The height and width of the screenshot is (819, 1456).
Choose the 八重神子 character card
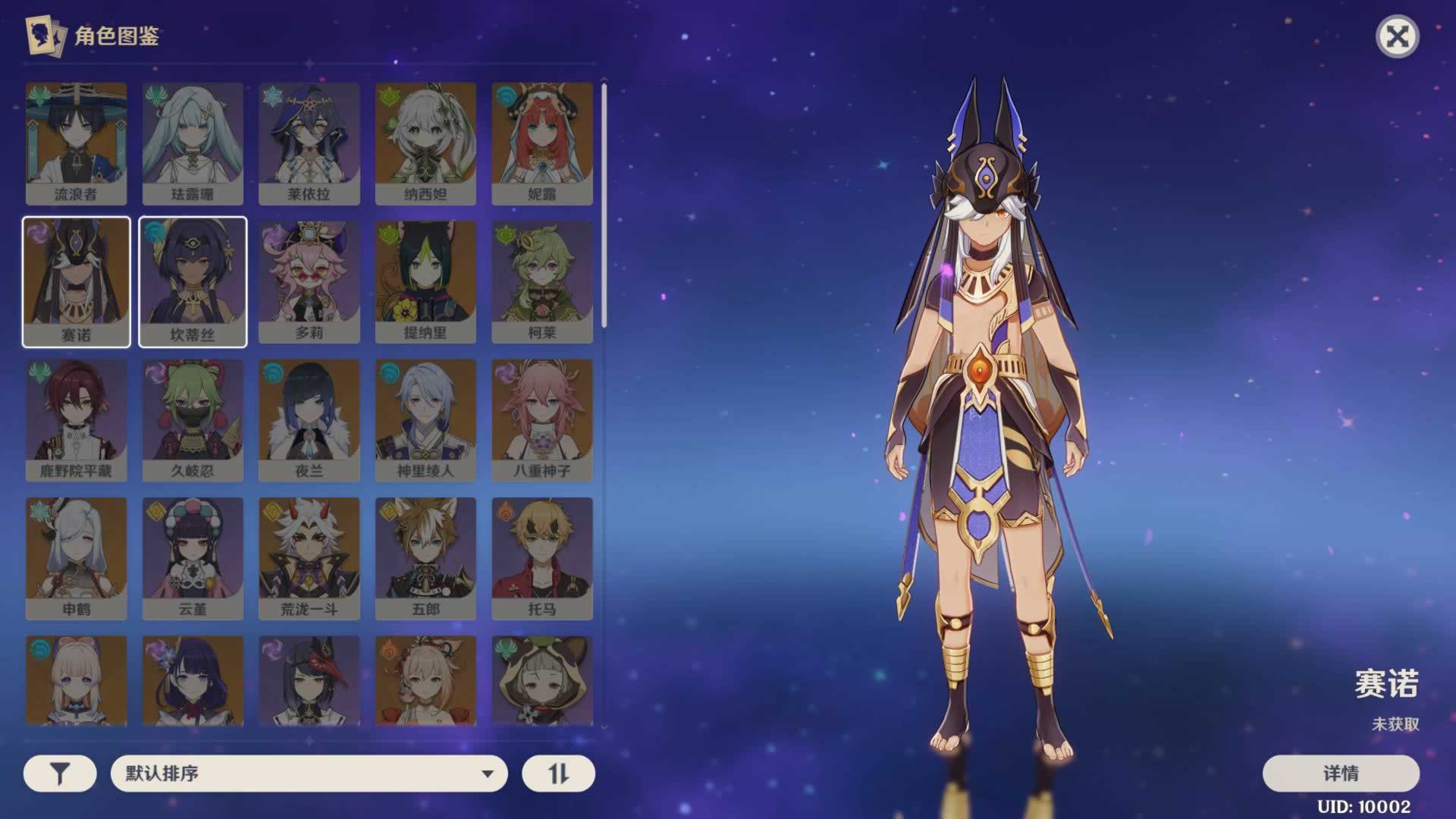(x=541, y=420)
